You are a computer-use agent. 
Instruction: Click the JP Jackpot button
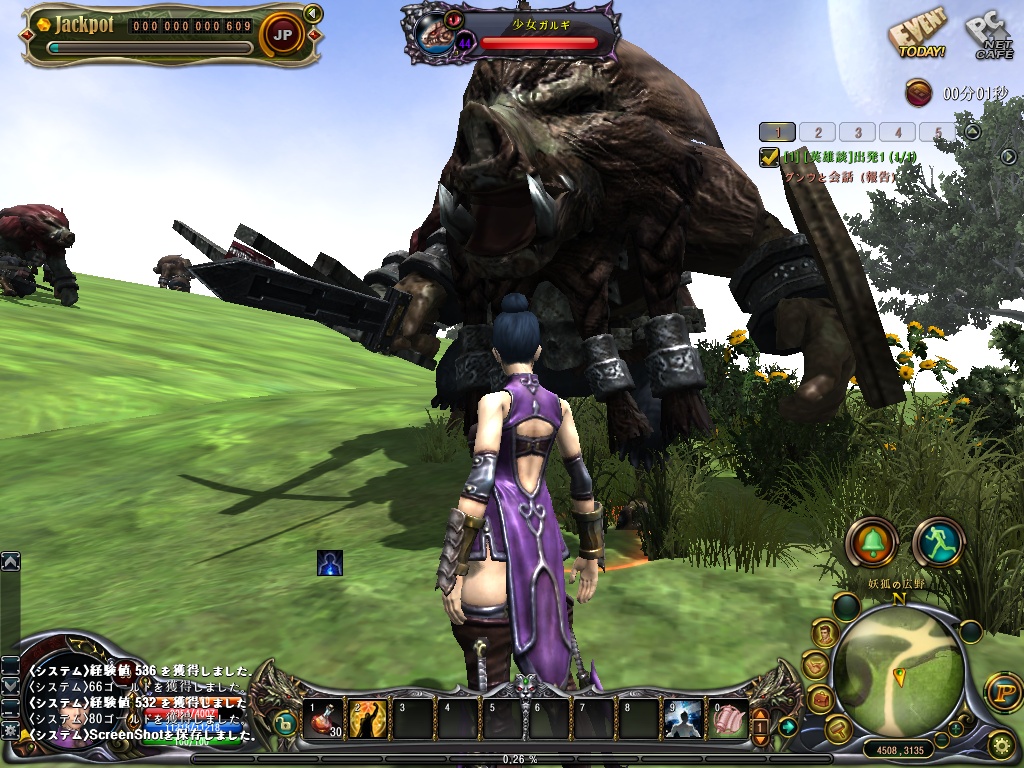click(x=283, y=35)
